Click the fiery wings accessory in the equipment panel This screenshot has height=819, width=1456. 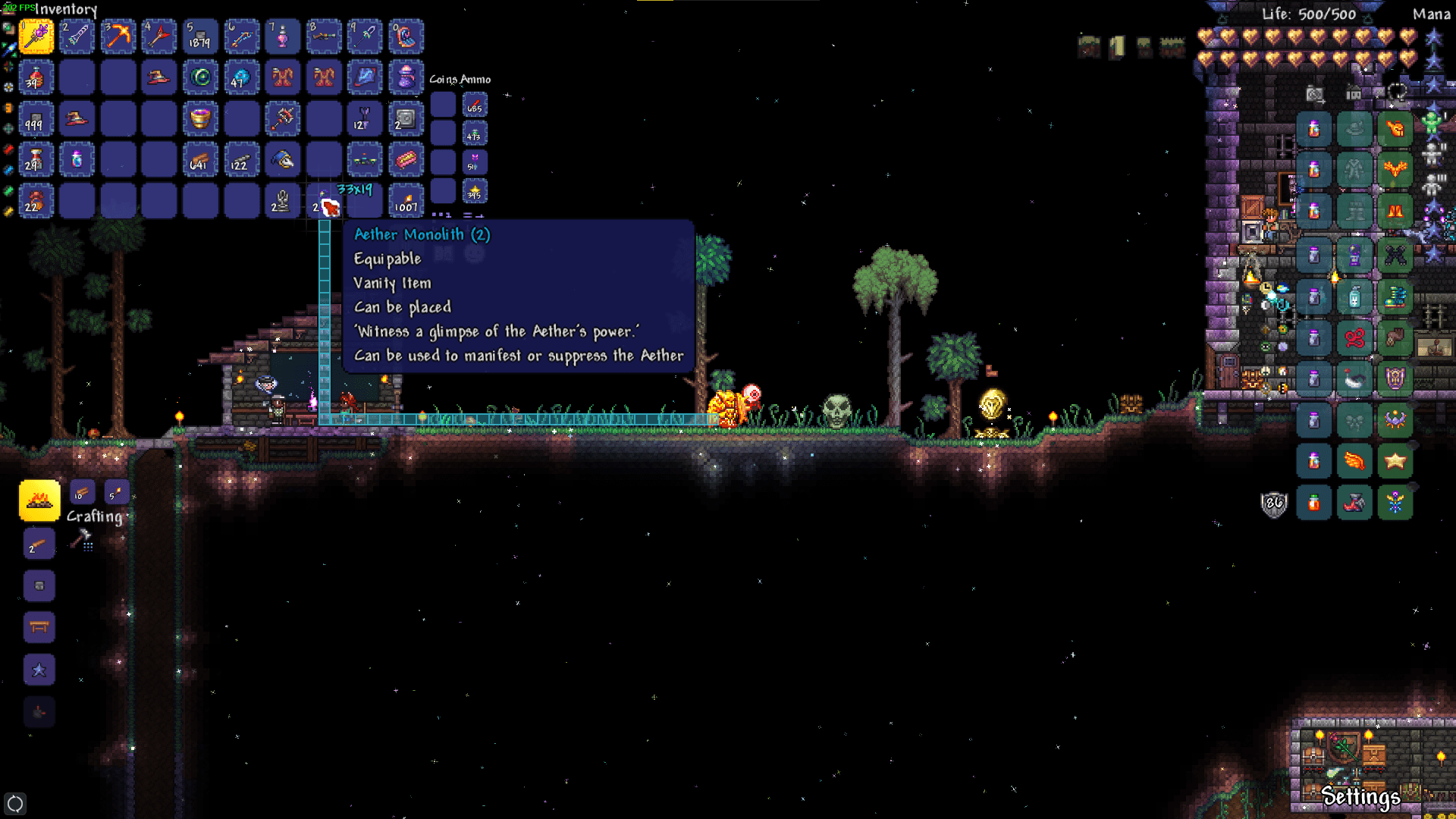pos(1353,460)
